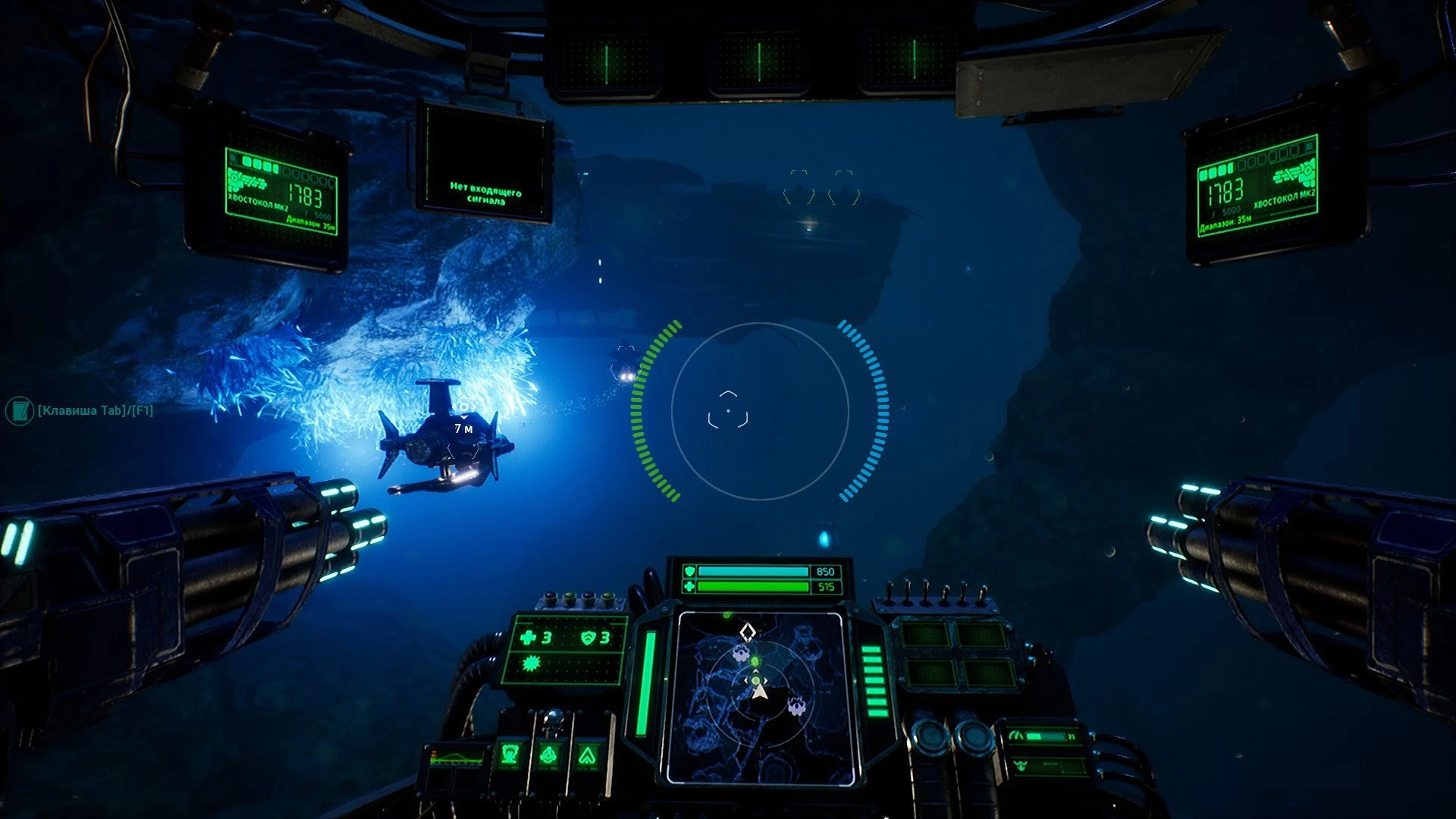Viewport: 1456px width, 819px height.
Task: Click the white diamond objective marker on minimap
Action: pyautogui.click(x=748, y=630)
